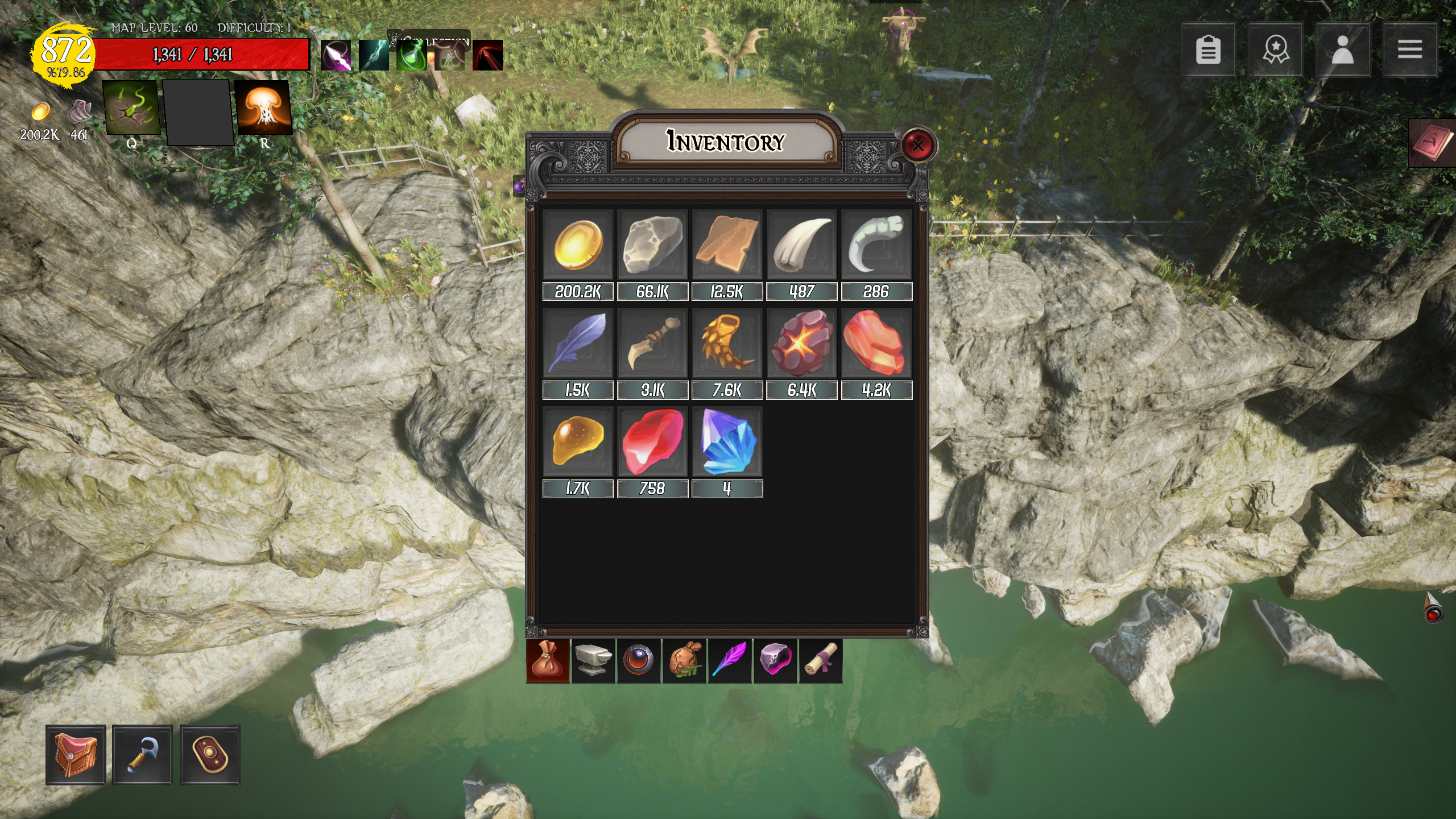Close the Inventory window
The height and width of the screenshot is (819, 1456).
[x=917, y=145]
